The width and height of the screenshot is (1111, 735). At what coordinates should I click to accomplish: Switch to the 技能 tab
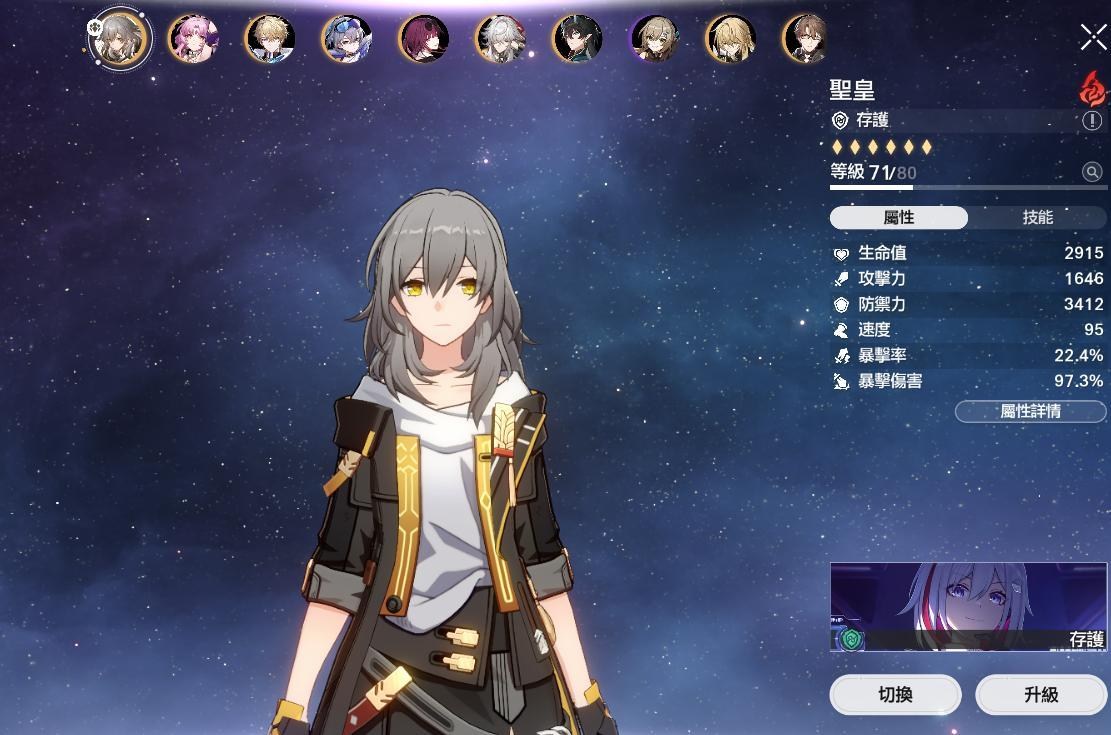tap(1037, 218)
